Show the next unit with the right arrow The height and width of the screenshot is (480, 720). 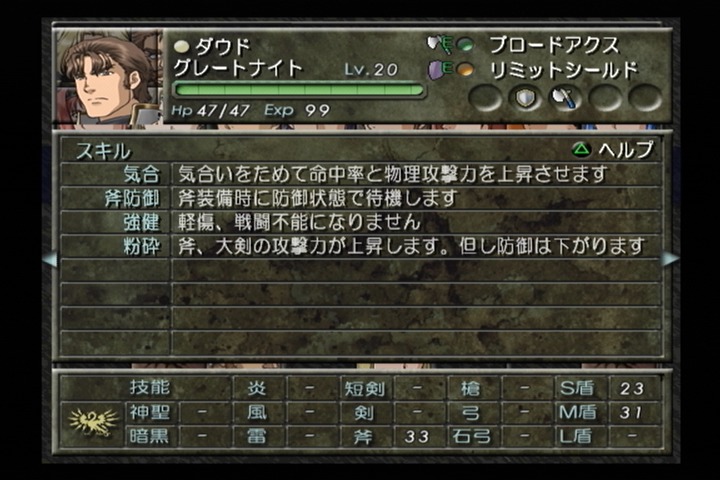(669, 258)
